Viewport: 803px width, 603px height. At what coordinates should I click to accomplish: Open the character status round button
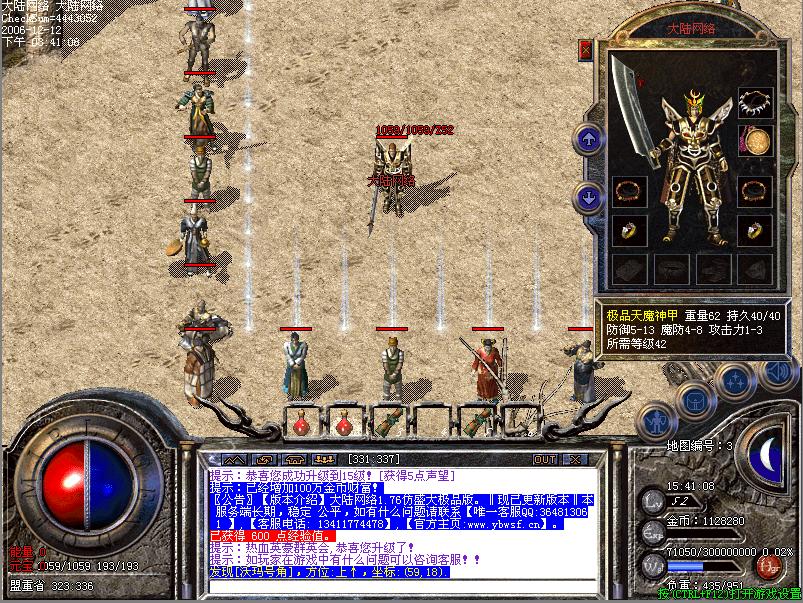(x=657, y=420)
